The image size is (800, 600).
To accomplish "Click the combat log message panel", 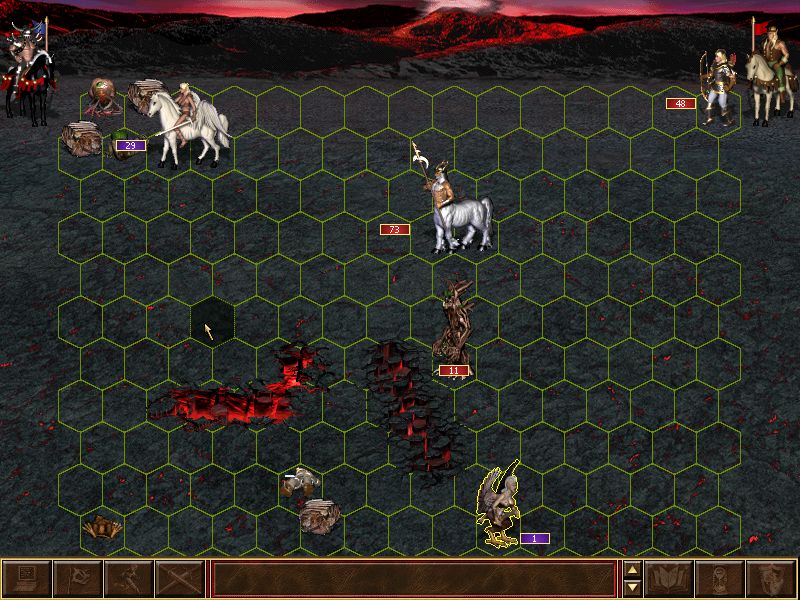I will click(x=413, y=579).
